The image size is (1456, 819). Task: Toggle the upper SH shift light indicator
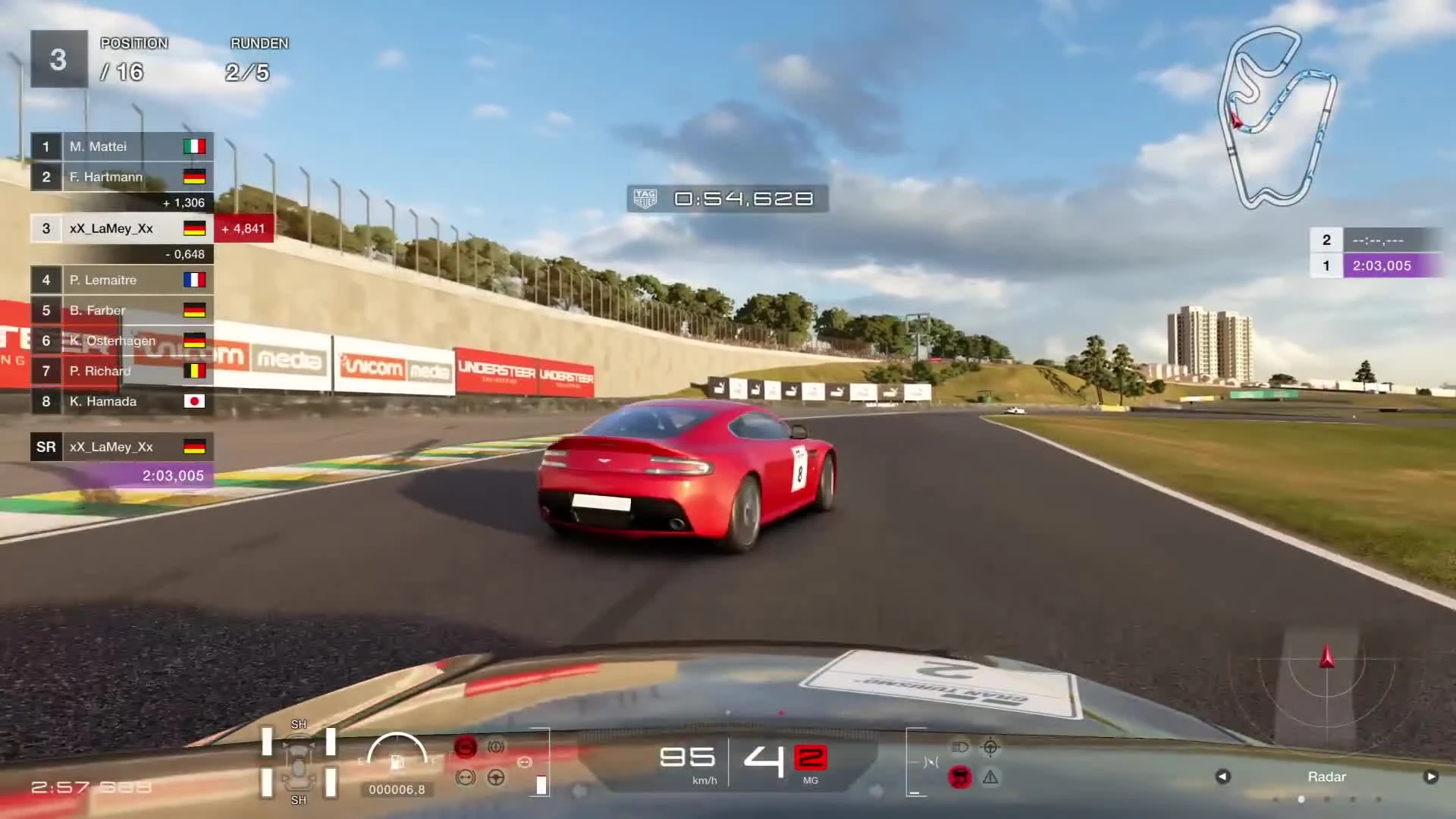coord(299,724)
